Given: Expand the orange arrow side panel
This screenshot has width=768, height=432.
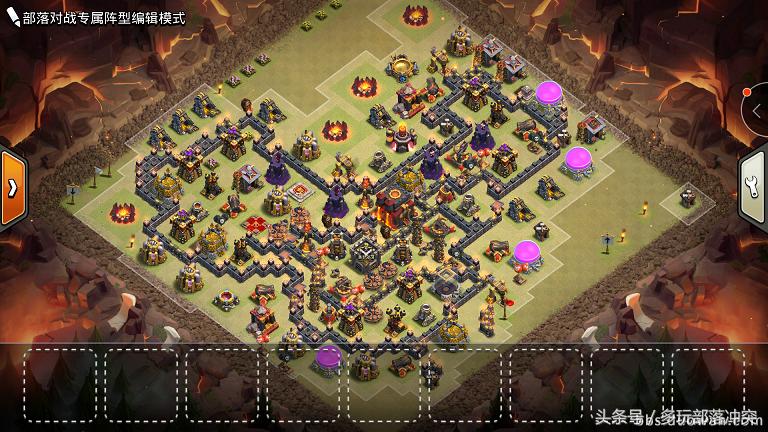Looking at the screenshot, I should 12,187.
